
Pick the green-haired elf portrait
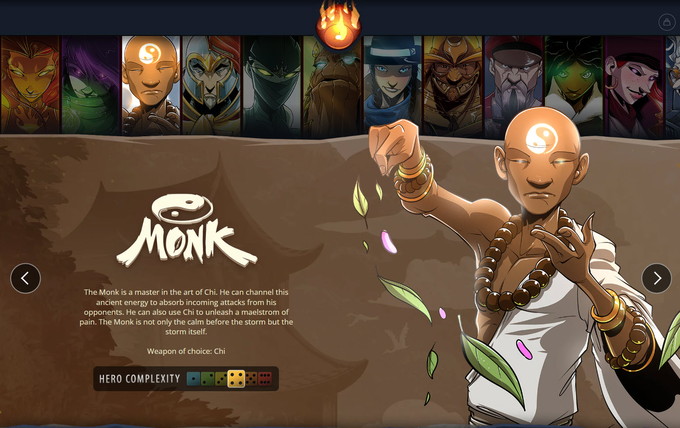pos(574,85)
